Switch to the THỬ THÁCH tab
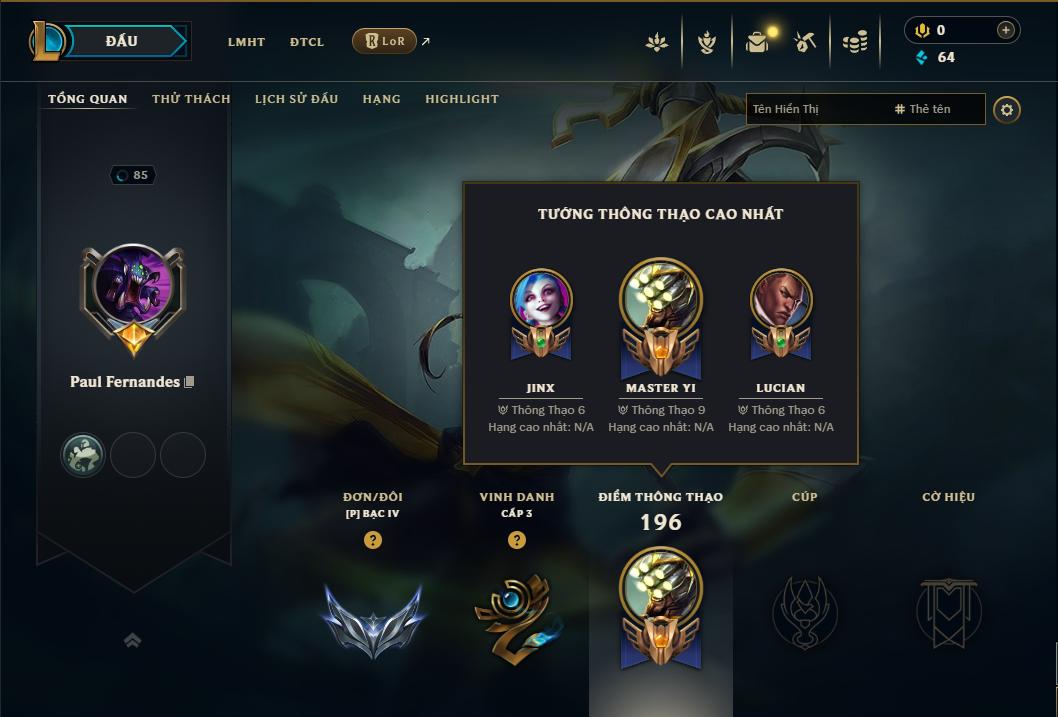Viewport: 1058px width, 717px height. 191,99
